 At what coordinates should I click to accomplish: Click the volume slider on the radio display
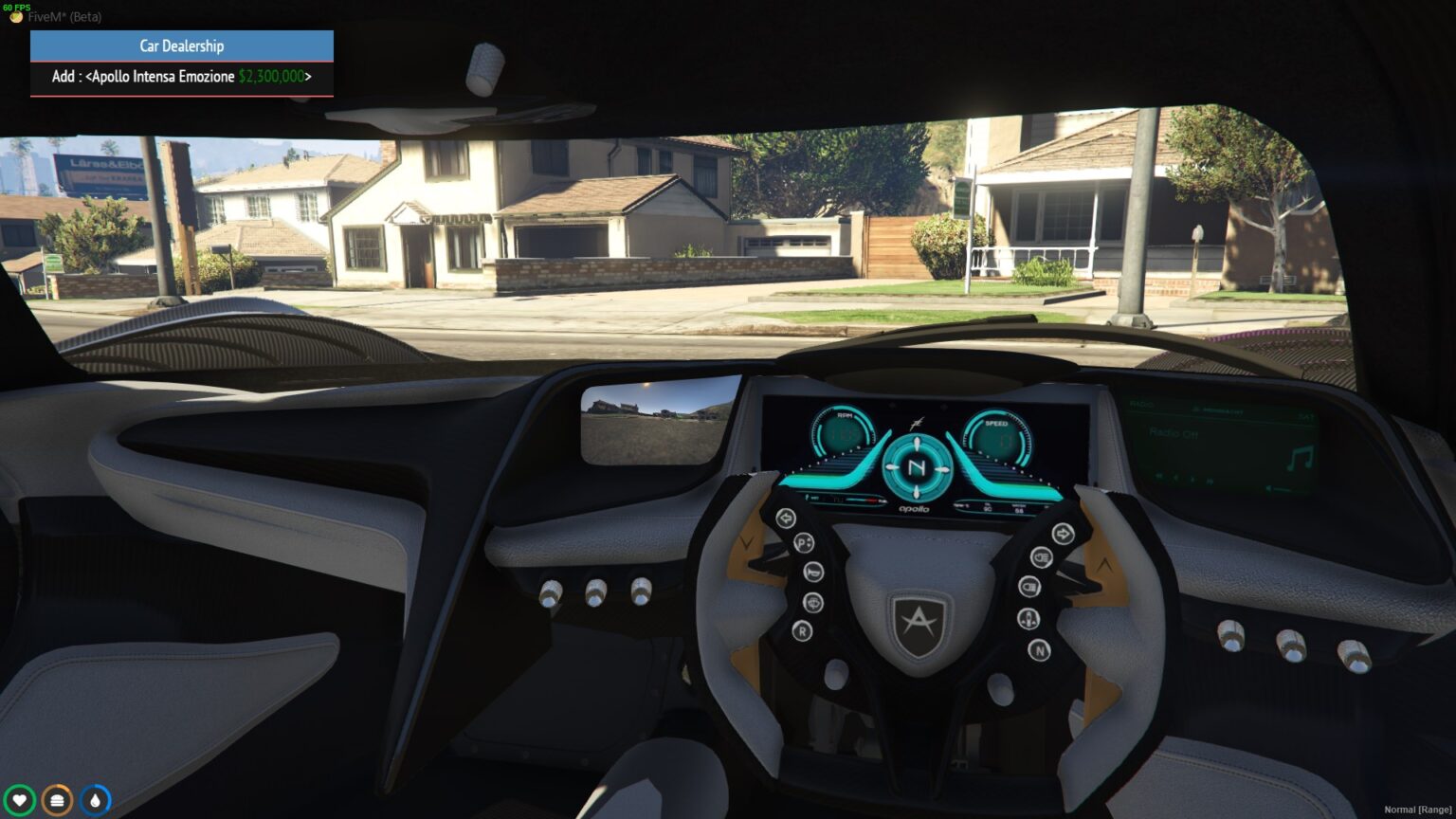click(1280, 489)
